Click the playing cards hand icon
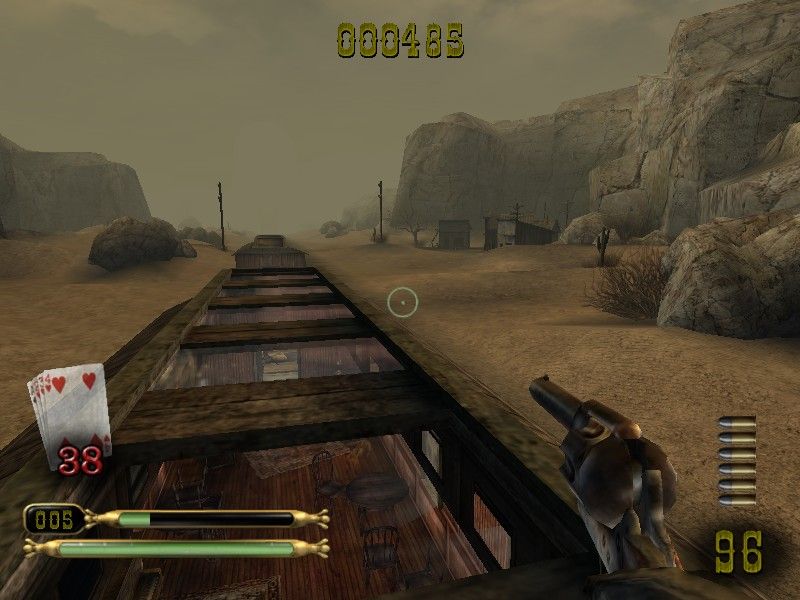The image size is (800, 600). pos(68,410)
